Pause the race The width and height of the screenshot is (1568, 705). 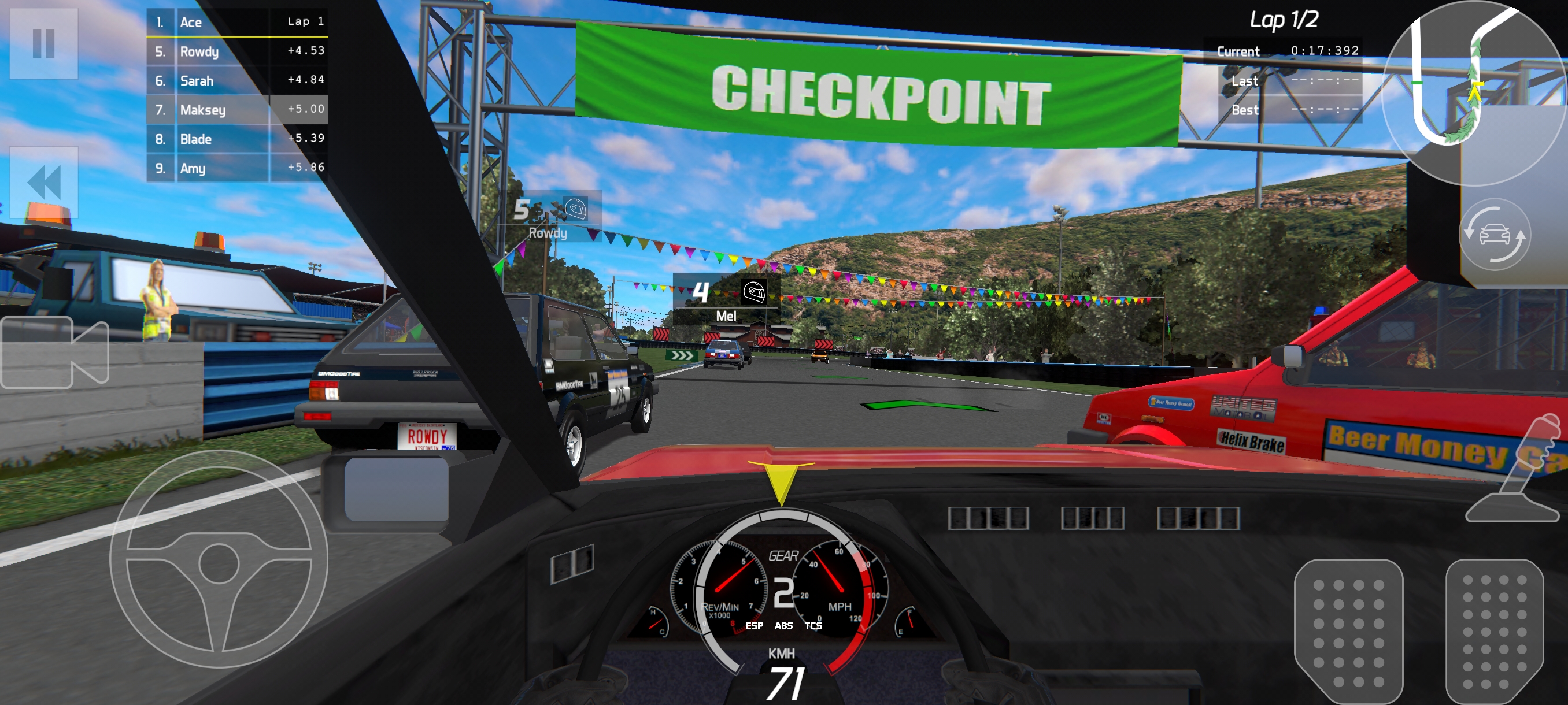(43, 43)
